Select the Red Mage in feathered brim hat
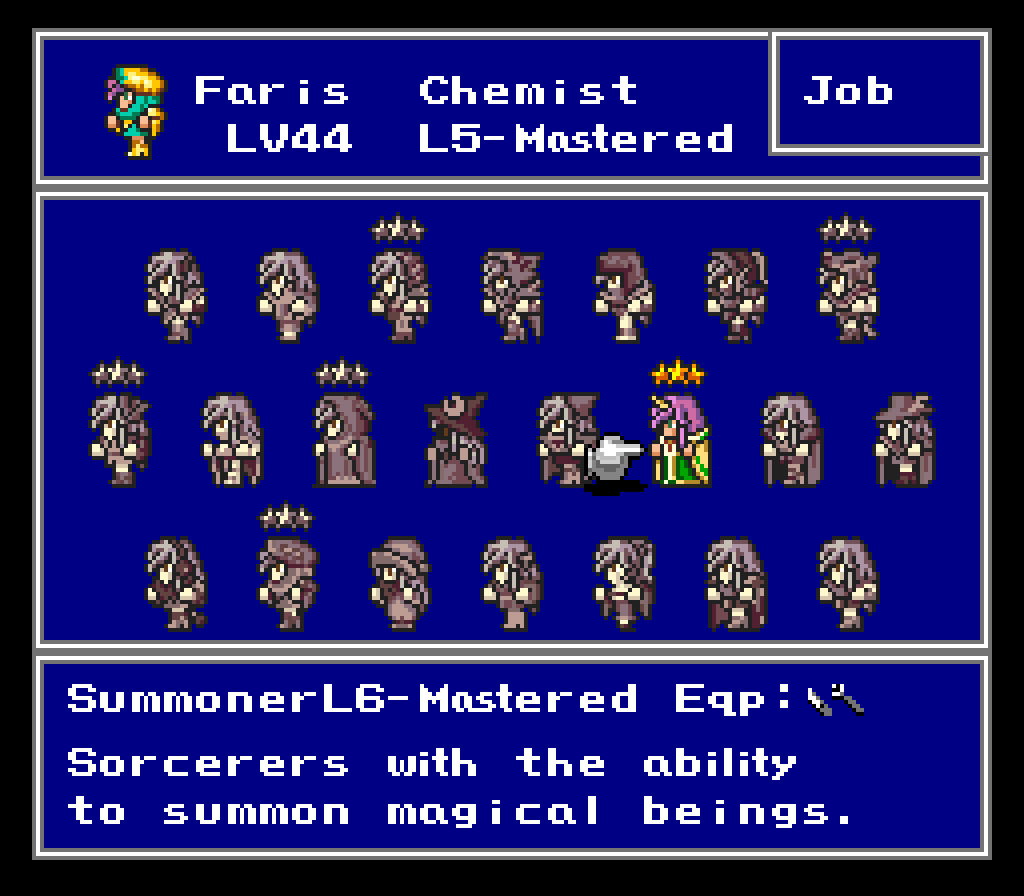Image resolution: width=1024 pixels, height=896 pixels. point(904,440)
